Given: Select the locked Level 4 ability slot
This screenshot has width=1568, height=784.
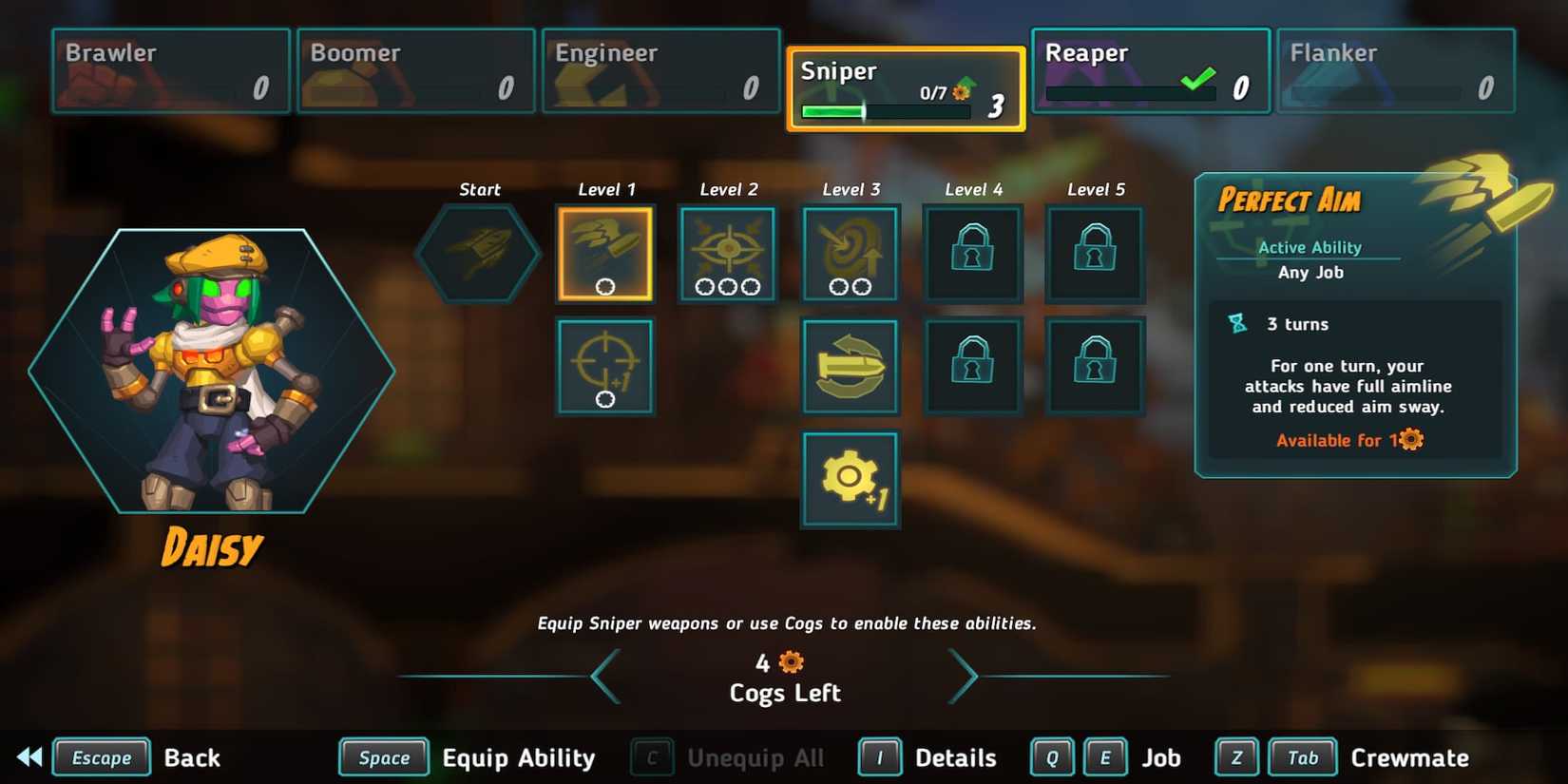Looking at the screenshot, I should click(972, 252).
